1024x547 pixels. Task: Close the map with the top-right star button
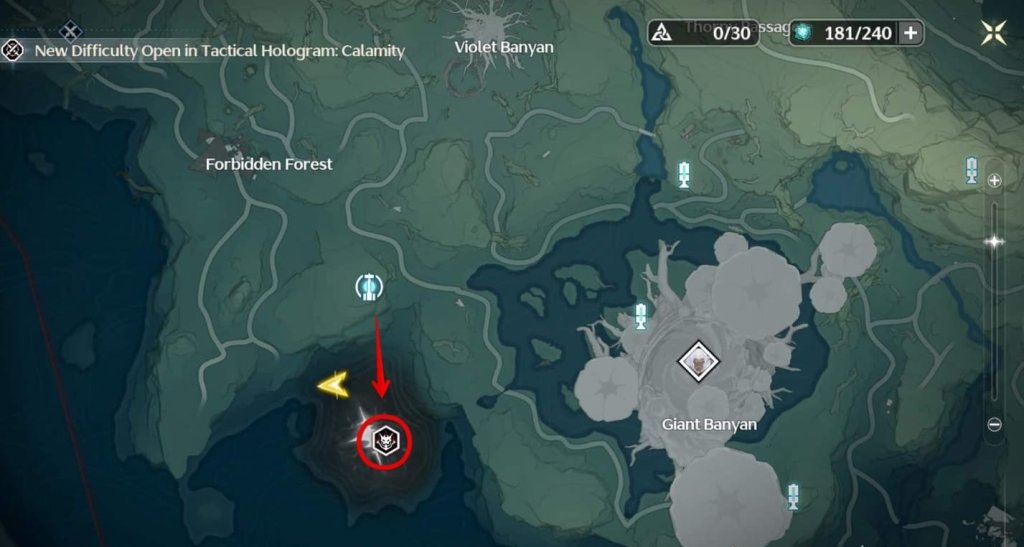click(x=993, y=32)
